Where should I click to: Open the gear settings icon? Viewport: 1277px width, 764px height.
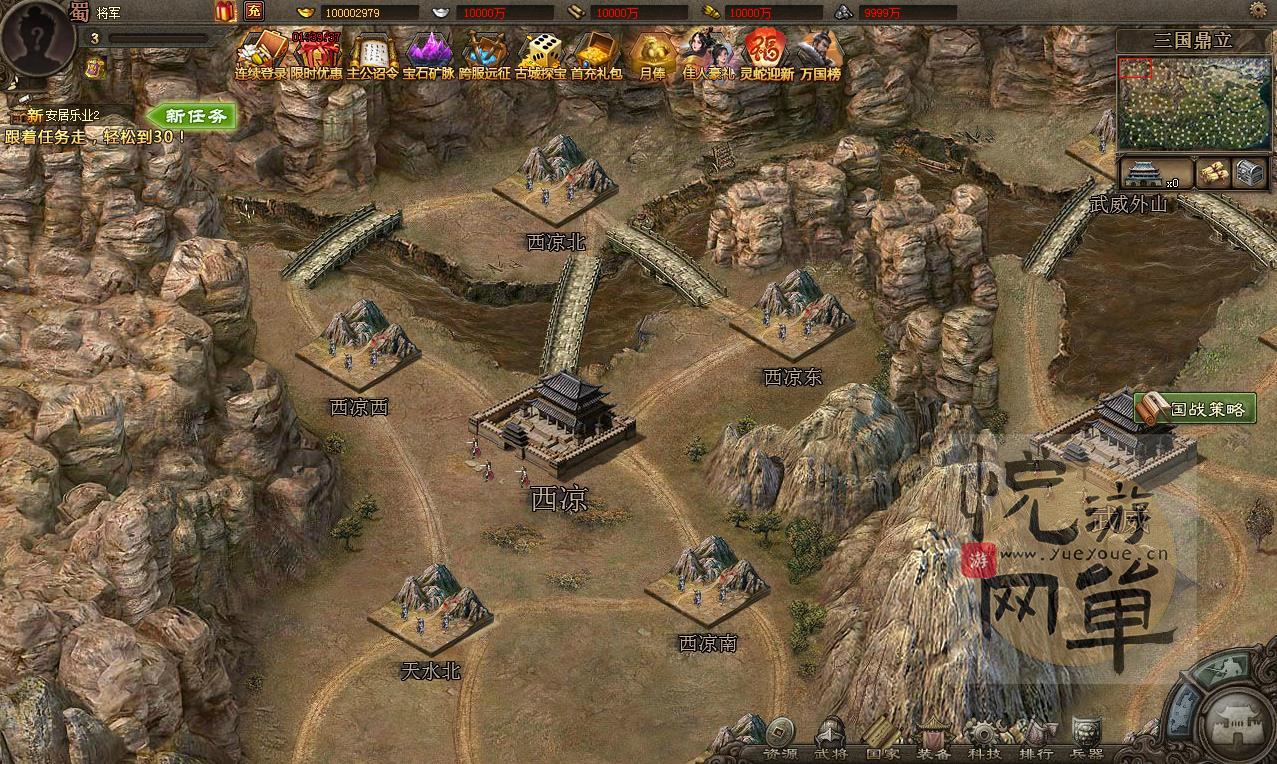1258,10
